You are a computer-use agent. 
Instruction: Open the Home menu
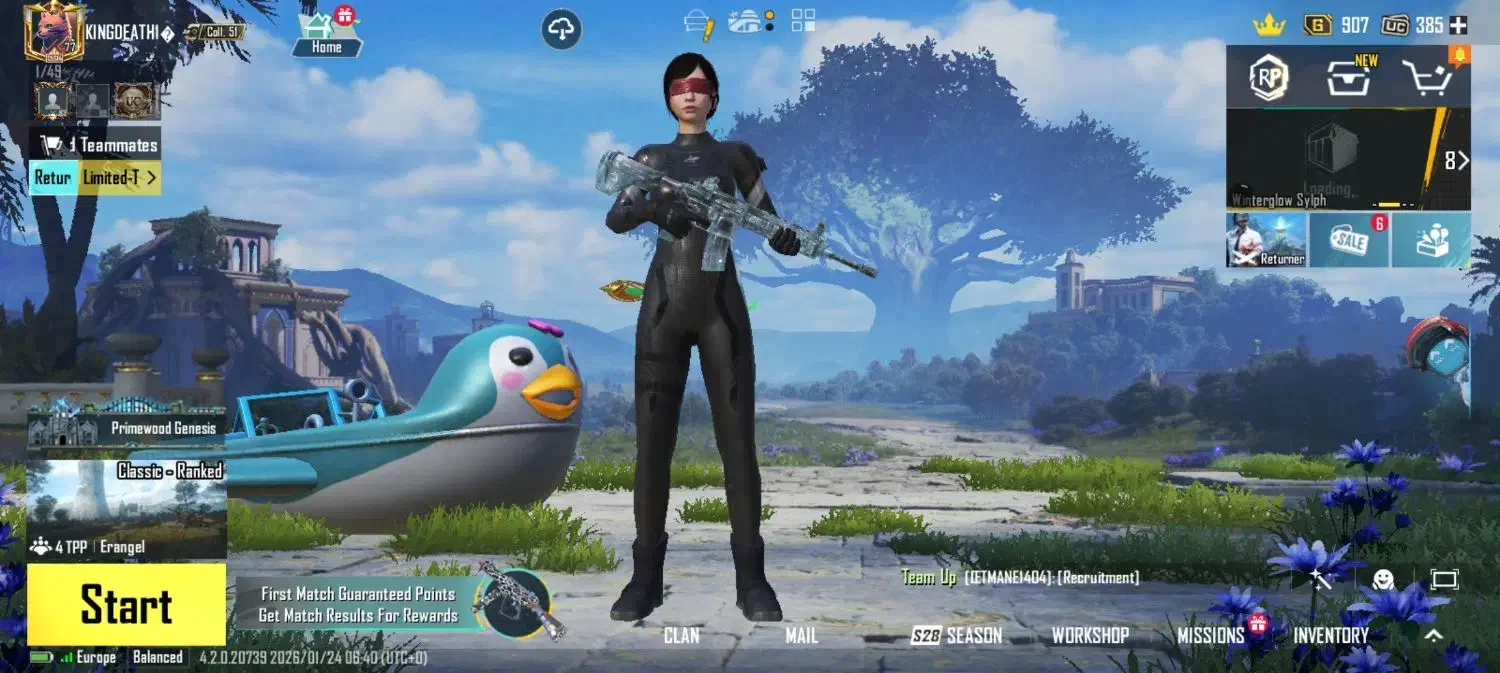(x=327, y=33)
